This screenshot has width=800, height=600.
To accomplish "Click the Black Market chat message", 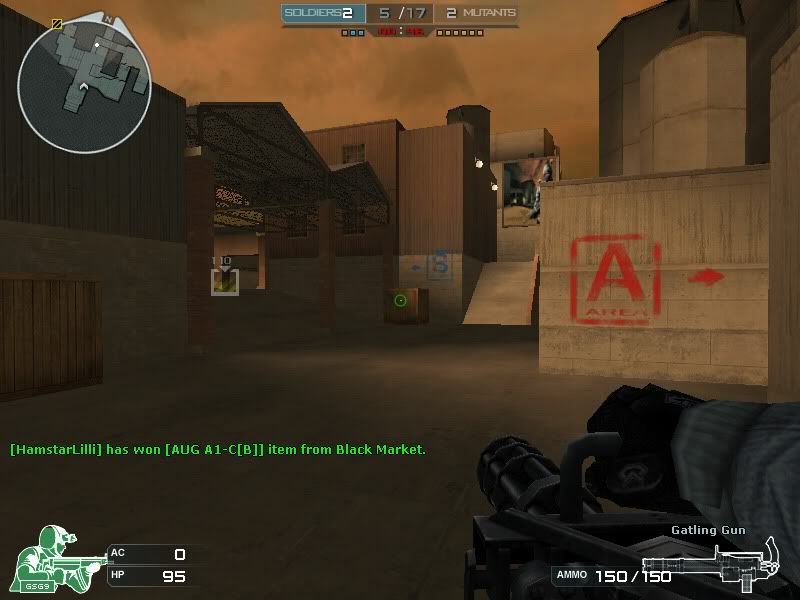I will (x=218, y=450).
